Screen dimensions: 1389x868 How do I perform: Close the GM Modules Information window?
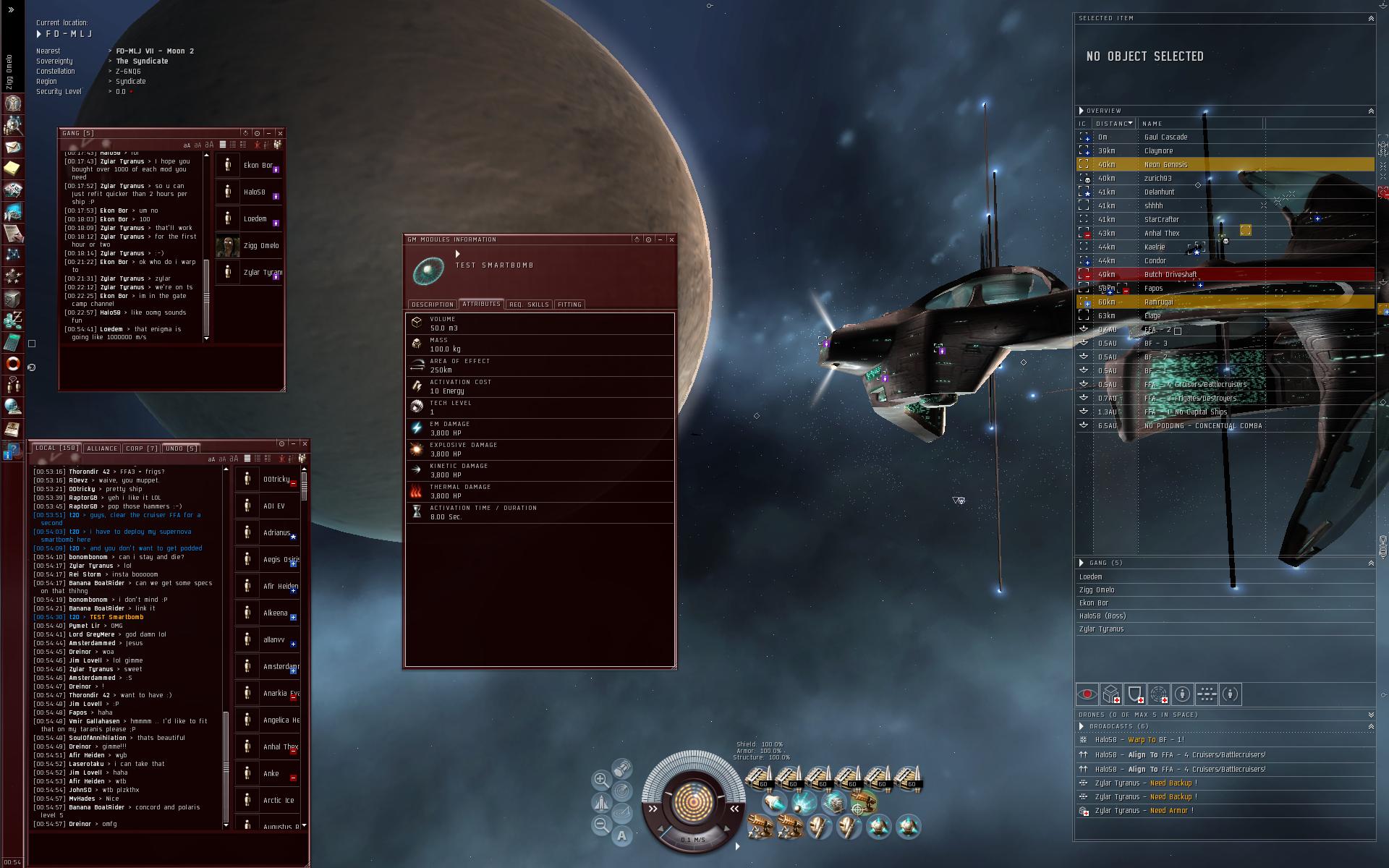pyautogui.click(x=671, y=239)
